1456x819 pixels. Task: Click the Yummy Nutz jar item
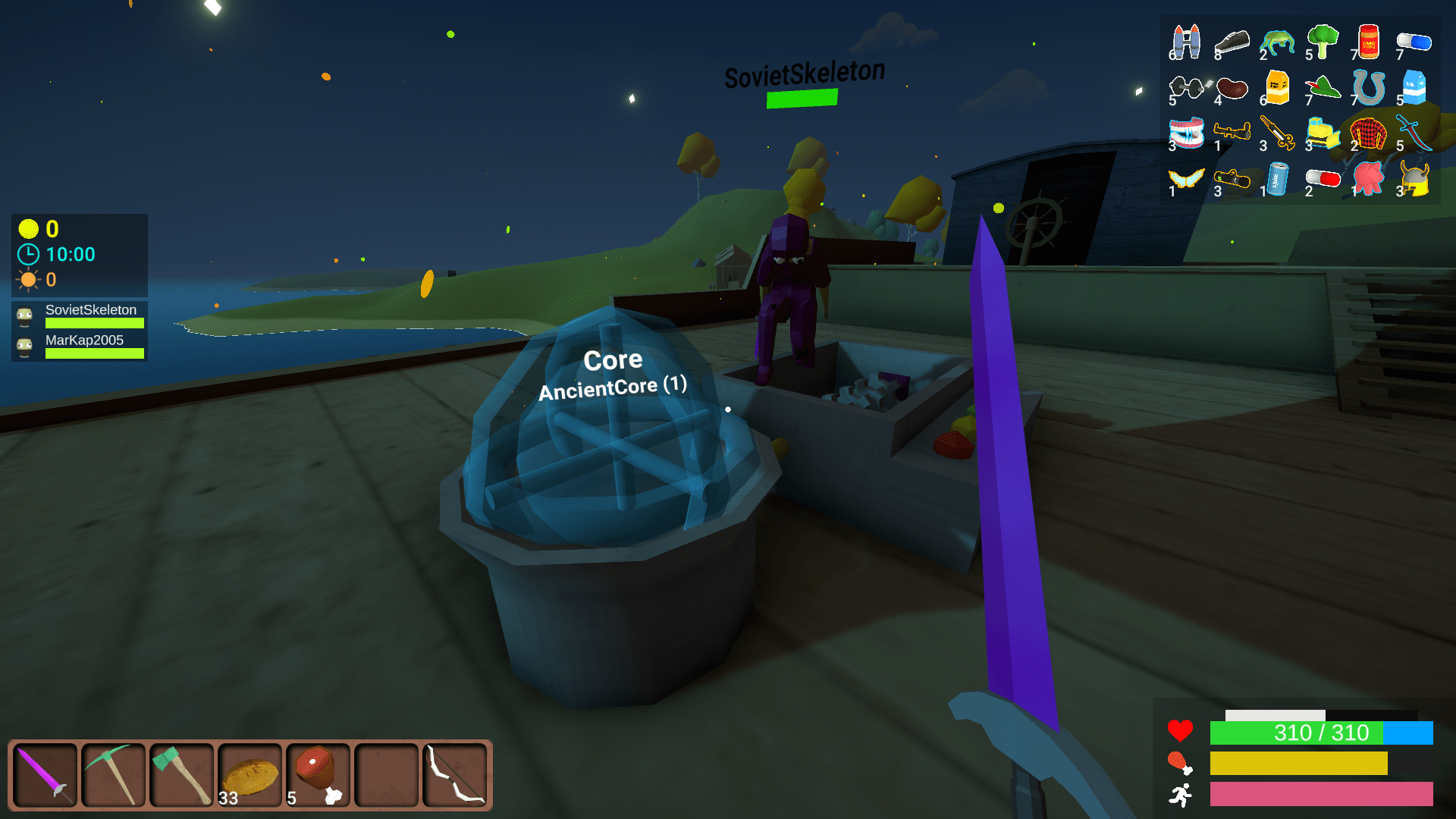pos(1369,42)
